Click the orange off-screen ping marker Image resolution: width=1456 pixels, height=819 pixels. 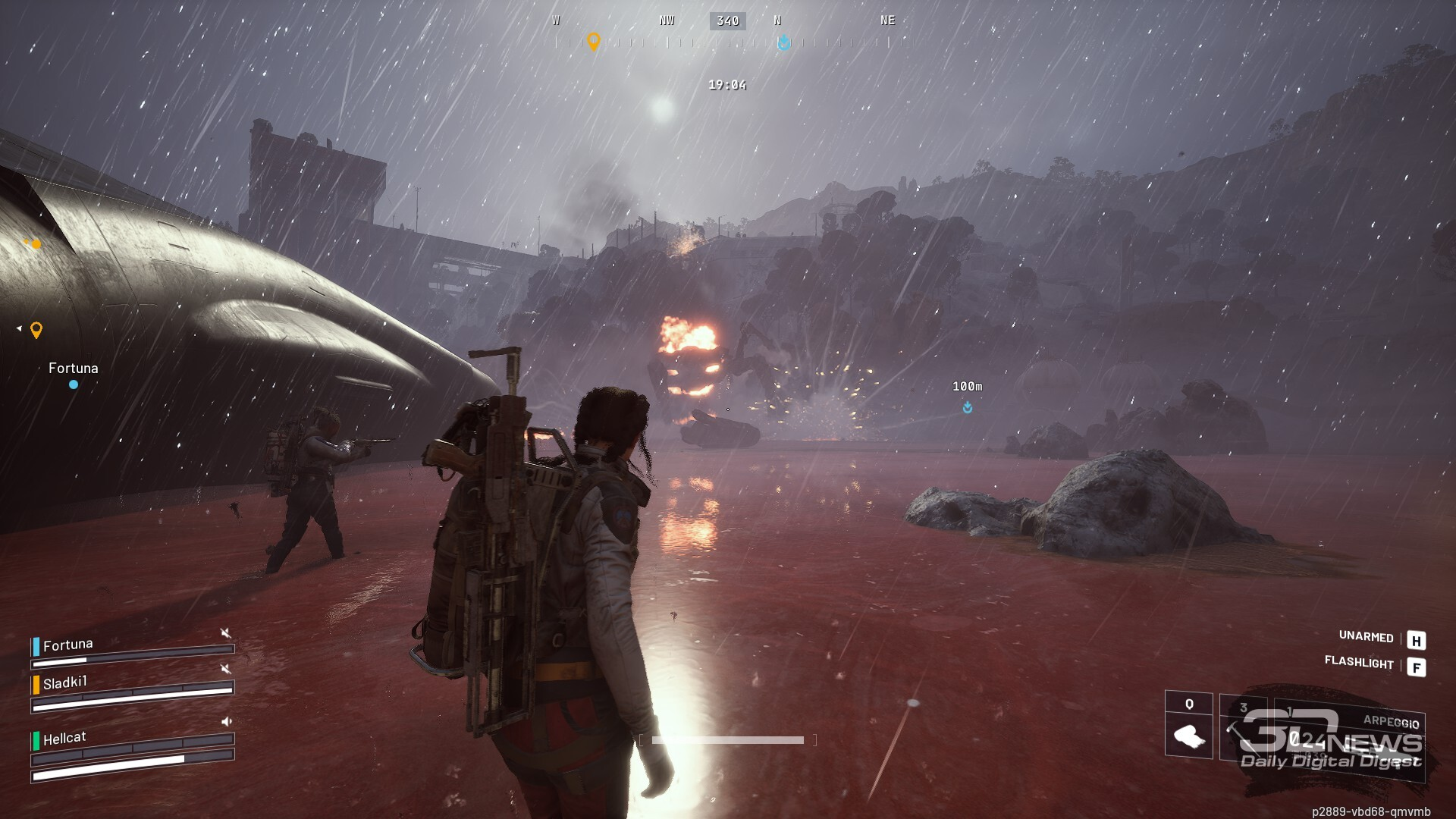[36, 330]
